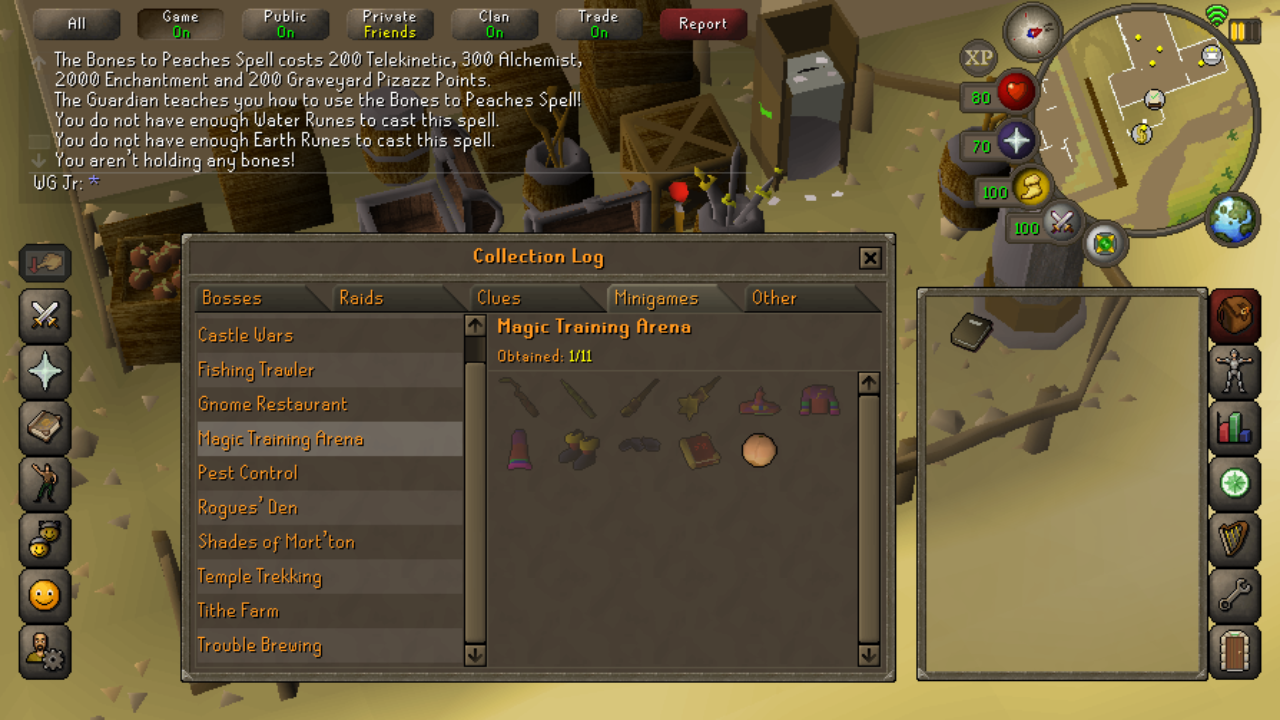
Task: Open the logout door tab
Action: [1234, 651]
